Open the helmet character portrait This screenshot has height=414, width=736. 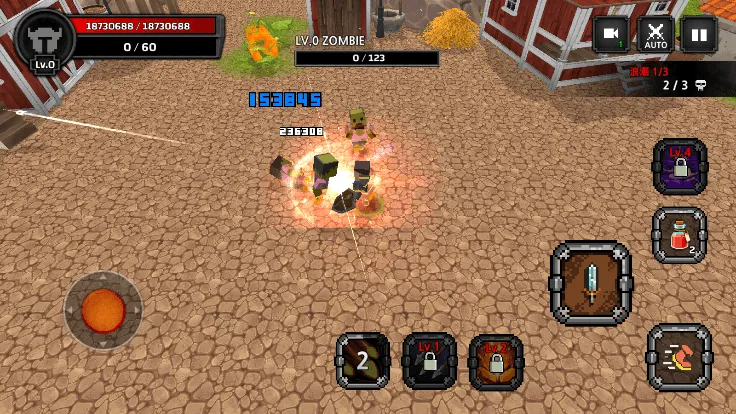coord(45,42)
